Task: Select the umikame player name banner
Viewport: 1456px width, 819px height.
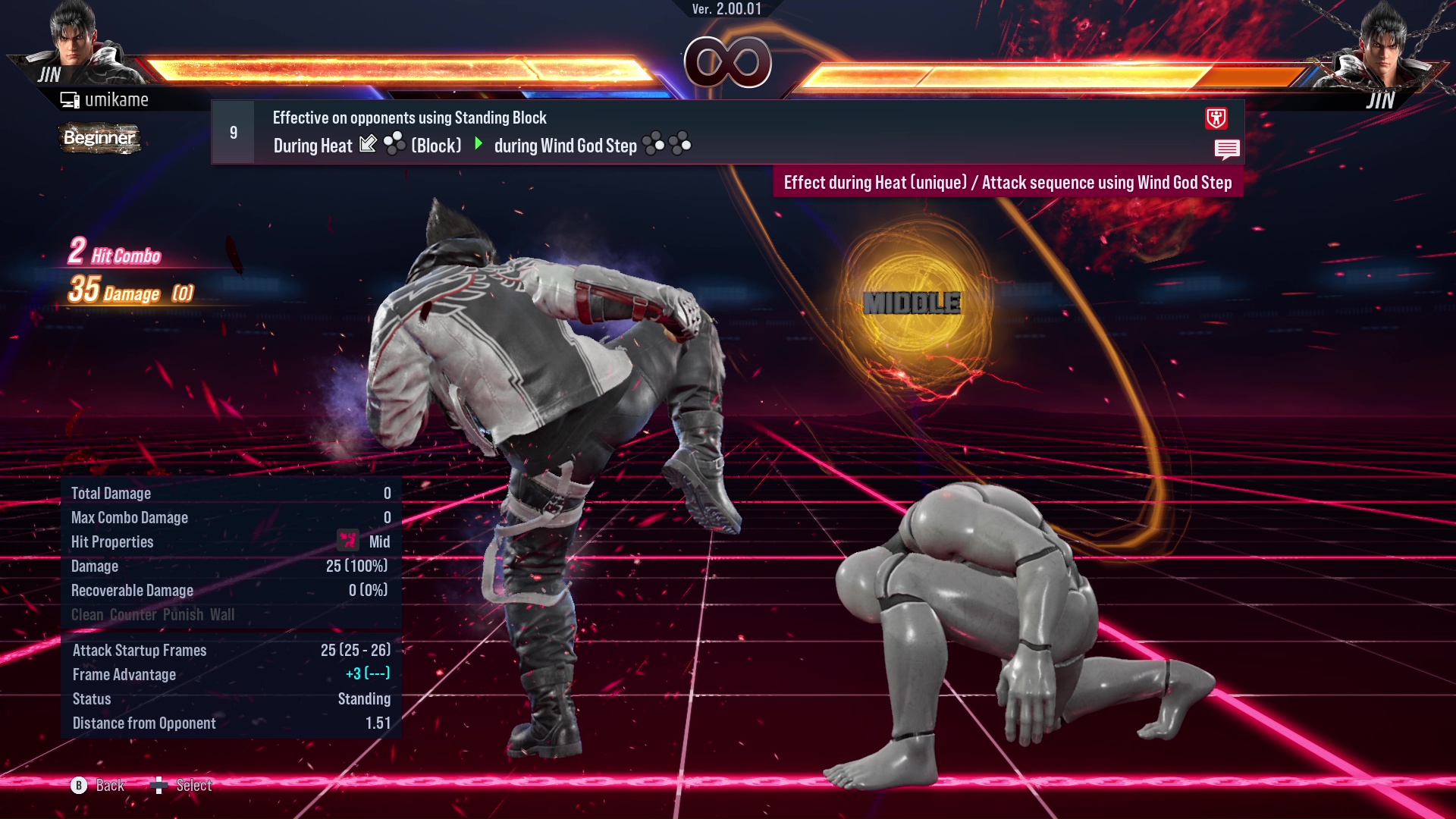Action: click(x=118, y=99)
